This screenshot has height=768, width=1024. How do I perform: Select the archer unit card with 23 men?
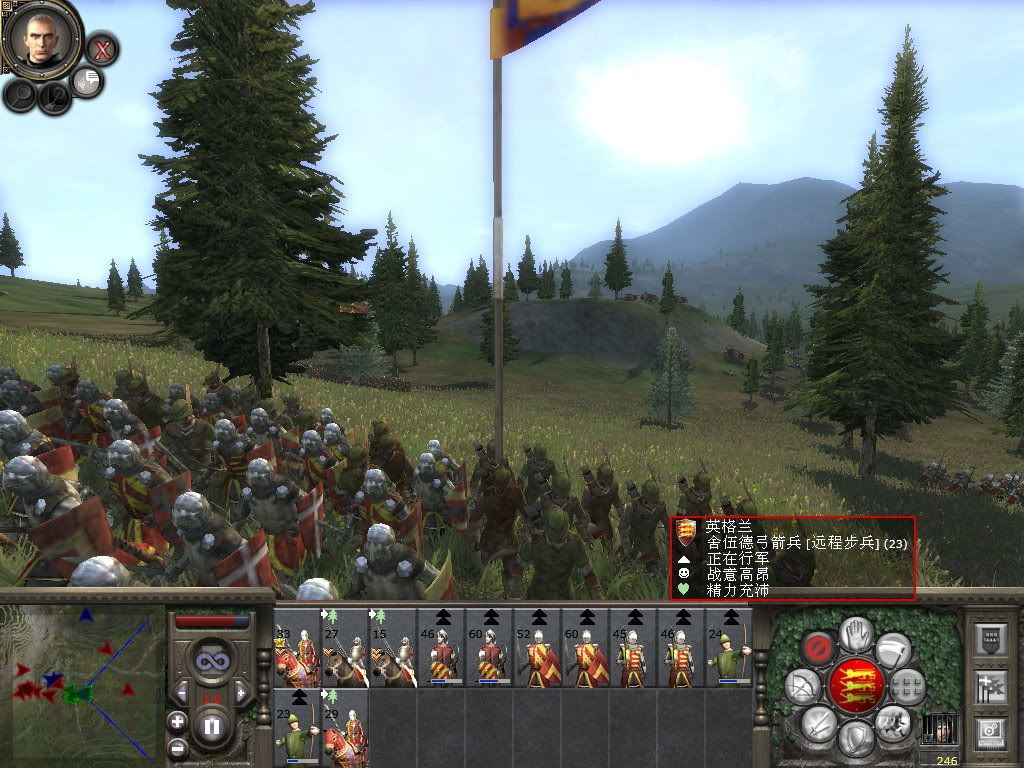coord(297,727)
